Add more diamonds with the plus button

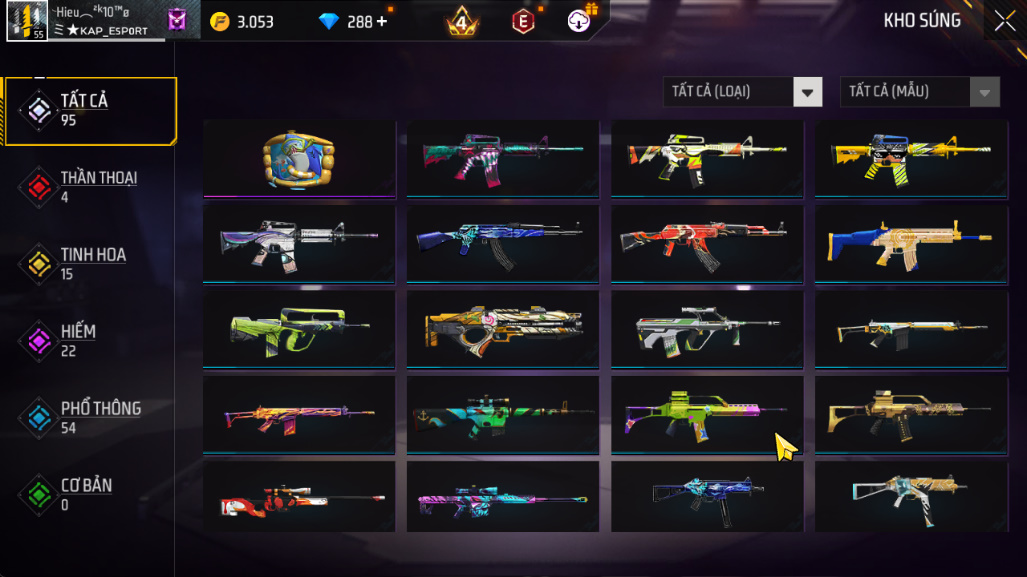pyautogui.click(x=381, y=21)
